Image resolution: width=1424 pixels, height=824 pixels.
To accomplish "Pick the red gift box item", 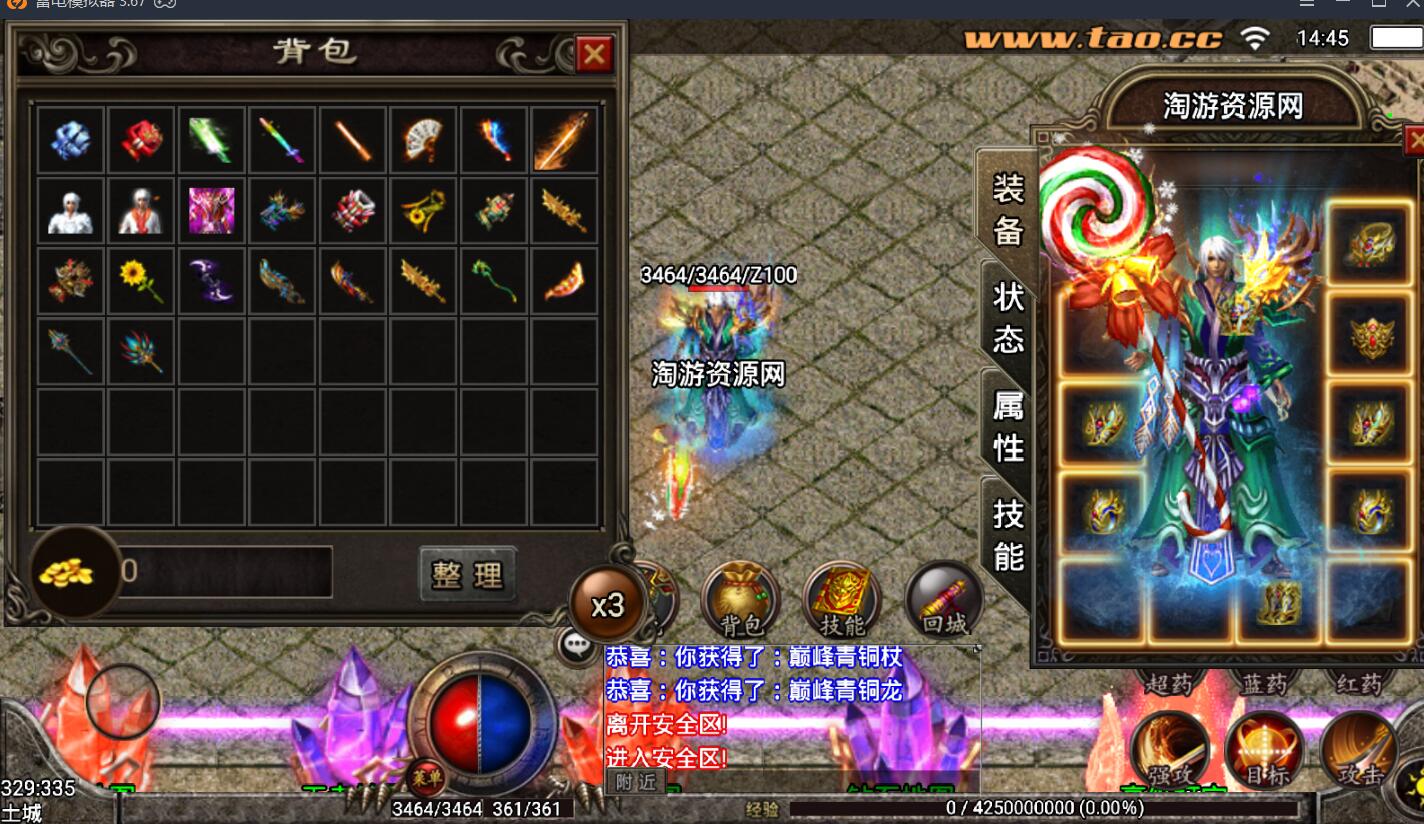I will tap(142, 141).
